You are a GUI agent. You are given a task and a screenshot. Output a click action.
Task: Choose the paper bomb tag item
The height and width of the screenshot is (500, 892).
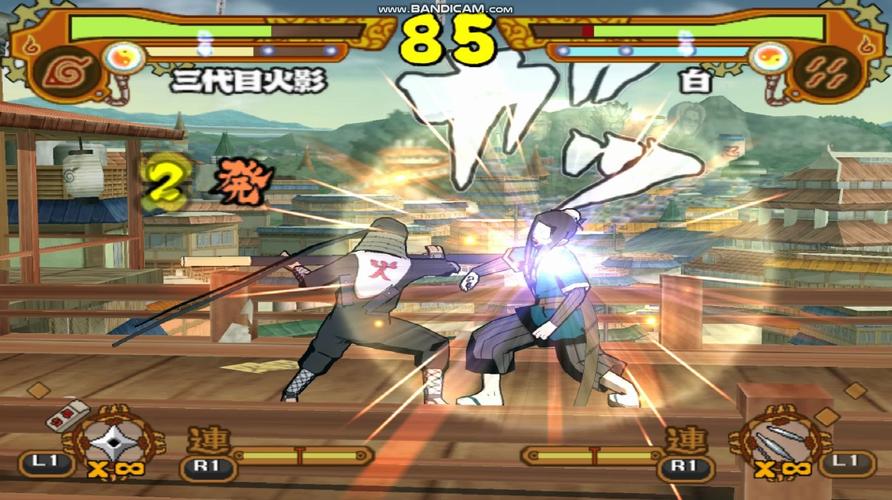[66, 412]
